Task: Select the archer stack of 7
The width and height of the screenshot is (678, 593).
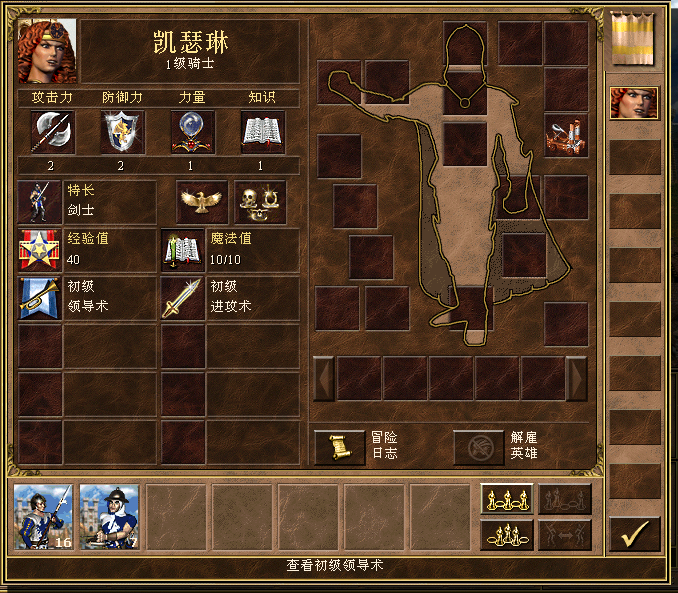Action: click(x=109, y=517)
